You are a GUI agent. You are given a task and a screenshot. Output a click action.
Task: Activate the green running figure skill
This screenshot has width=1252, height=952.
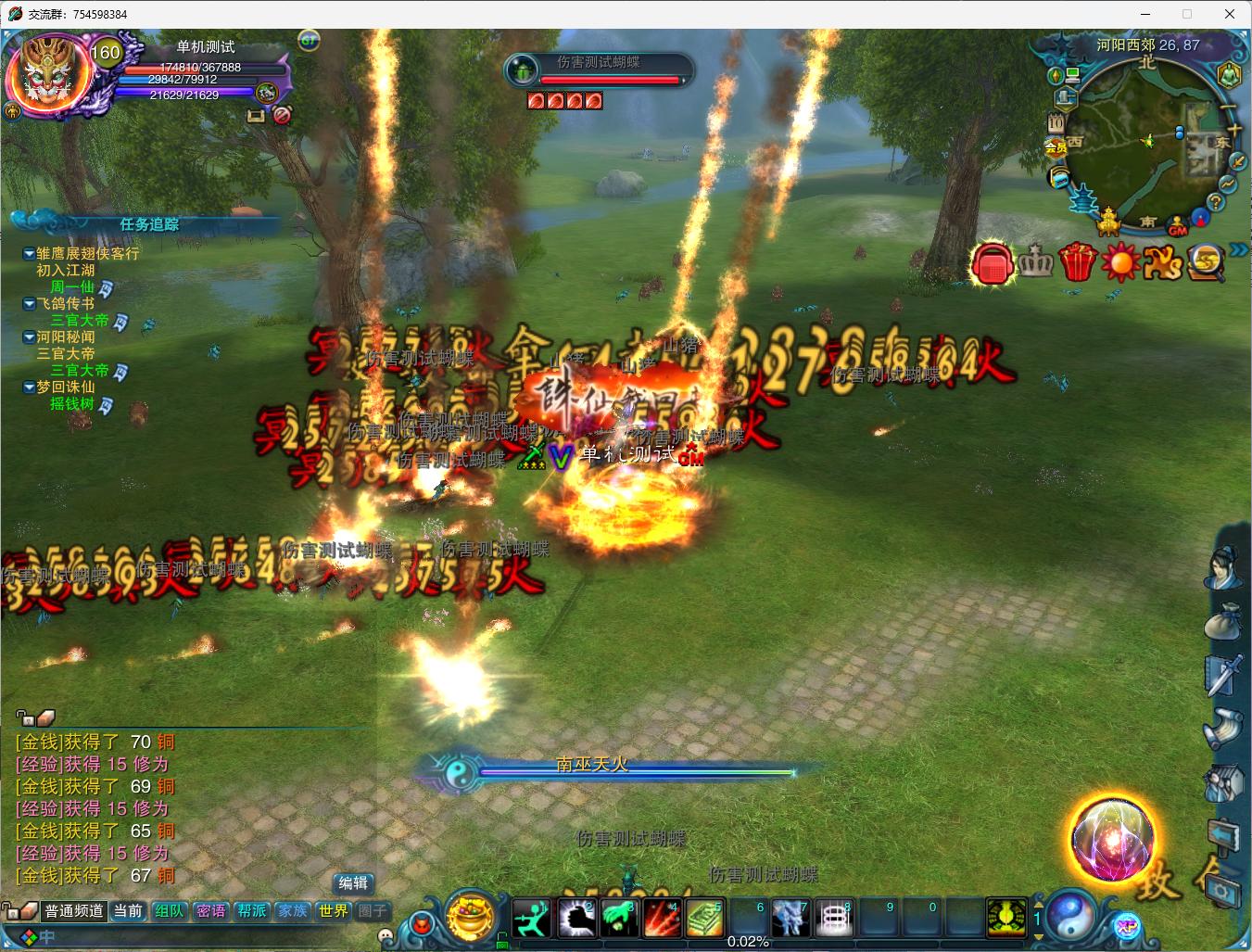point(532,918)
